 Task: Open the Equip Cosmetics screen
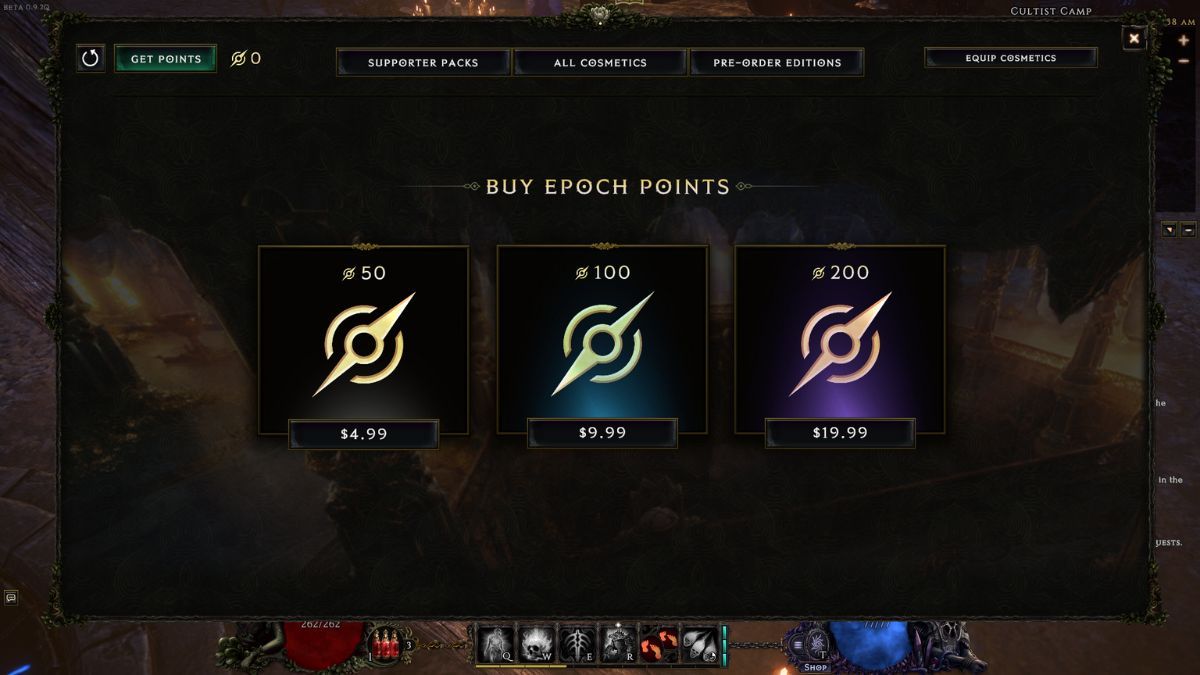(x=1010, y=58)
